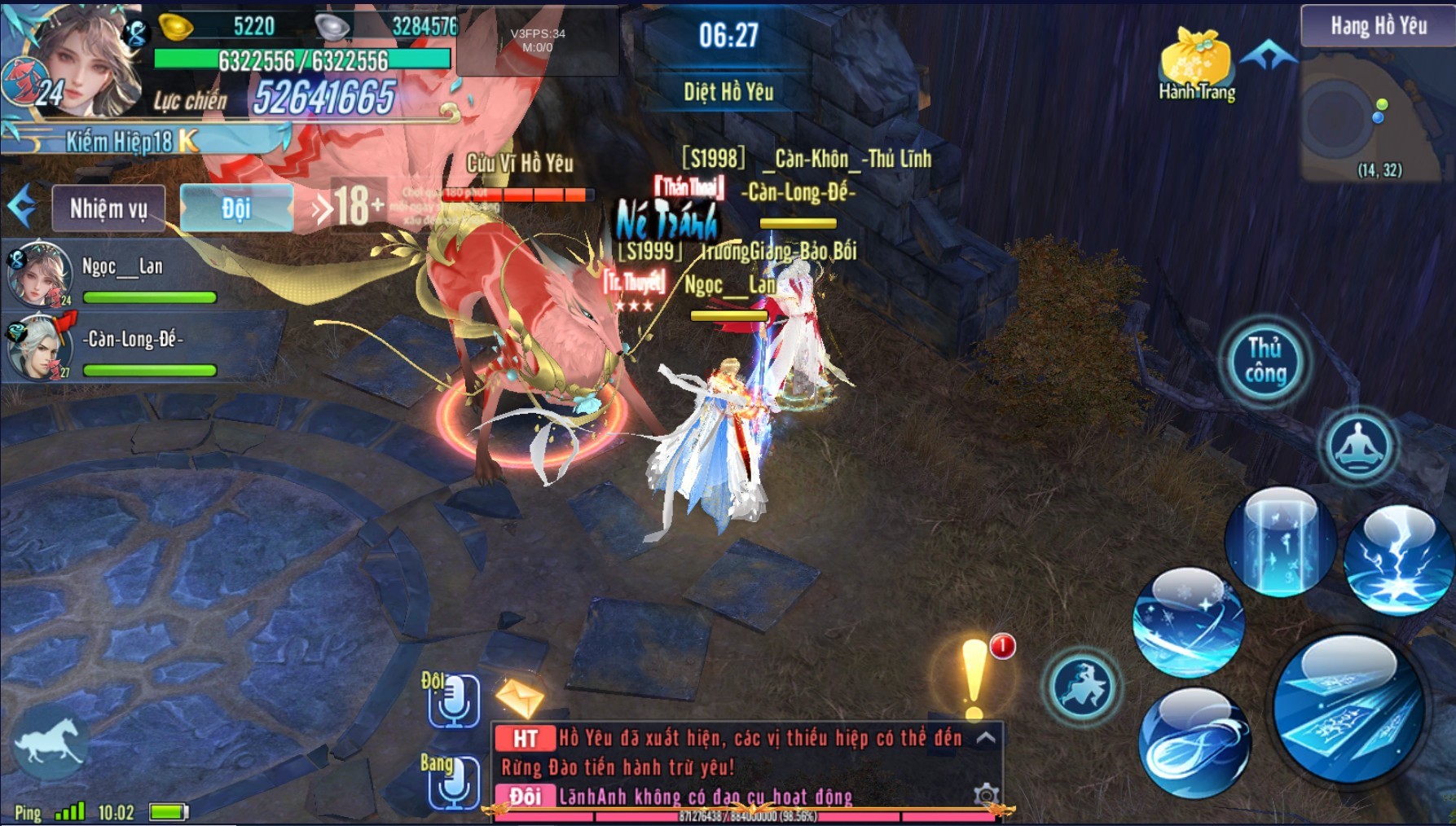1456x826 pixels.
Task: Activate the meditation pose icon
Action: pos(1357,446)
